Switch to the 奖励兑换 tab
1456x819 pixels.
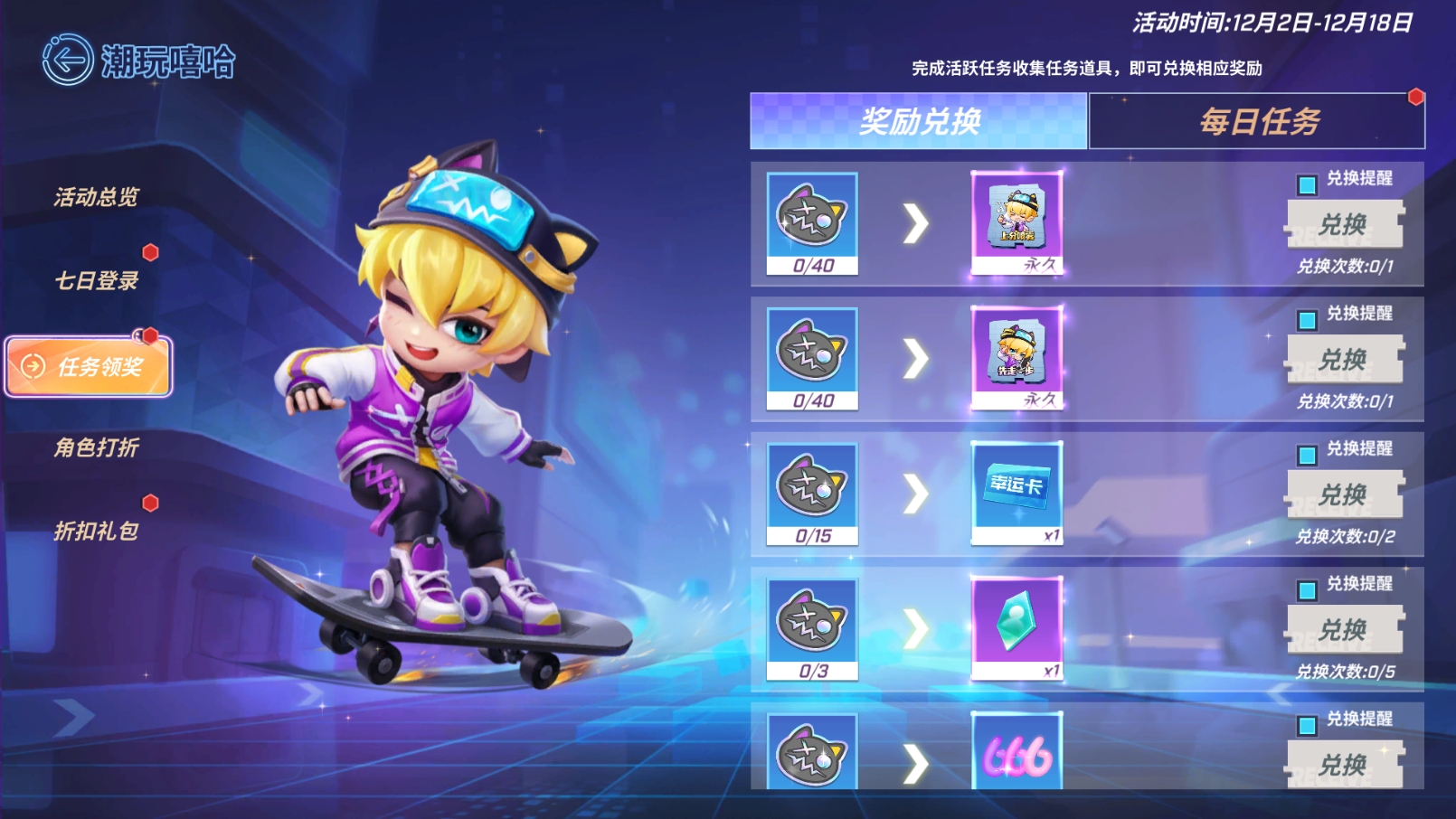pos(918,121)
